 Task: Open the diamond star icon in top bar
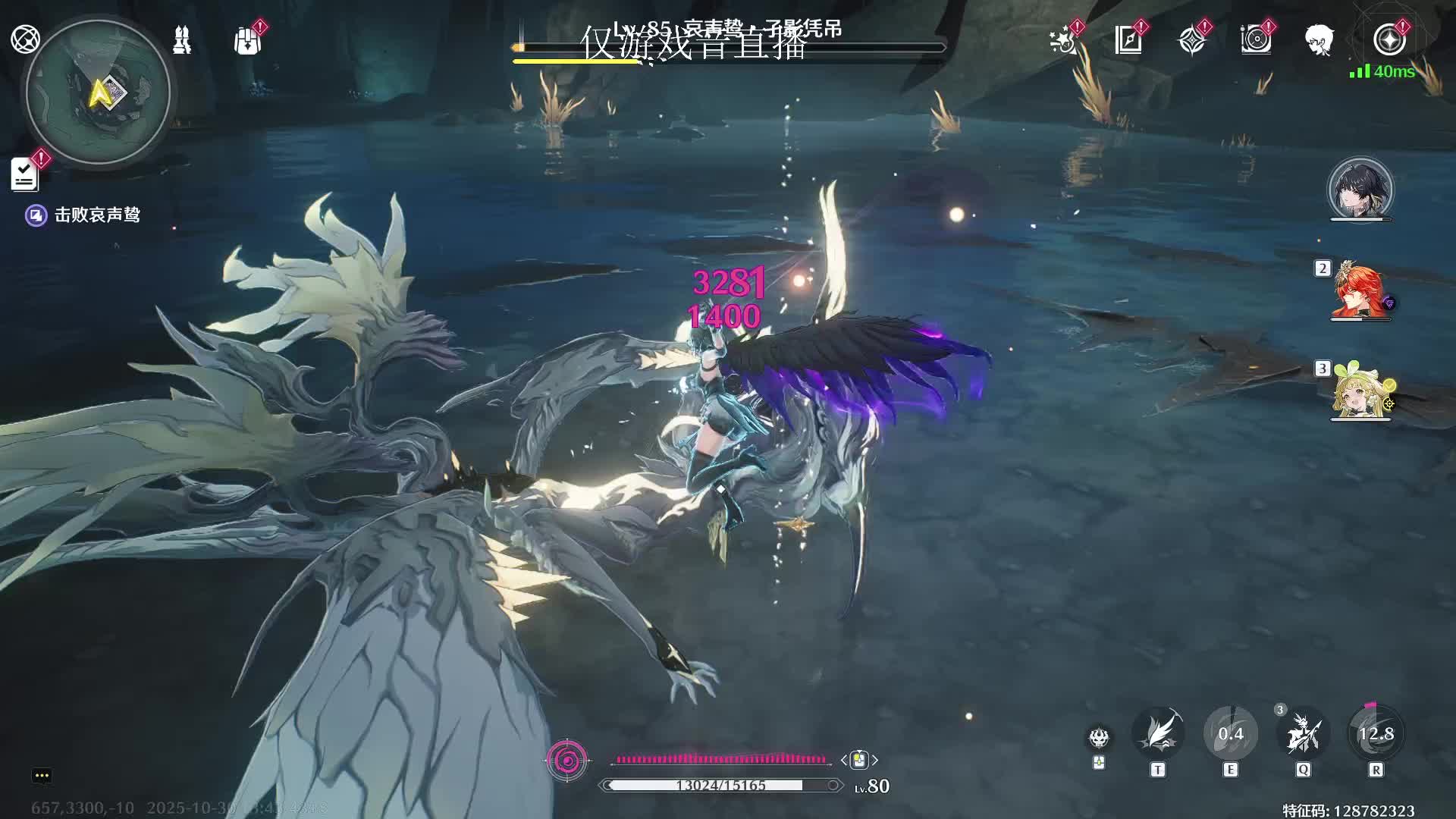(1192, 40)
